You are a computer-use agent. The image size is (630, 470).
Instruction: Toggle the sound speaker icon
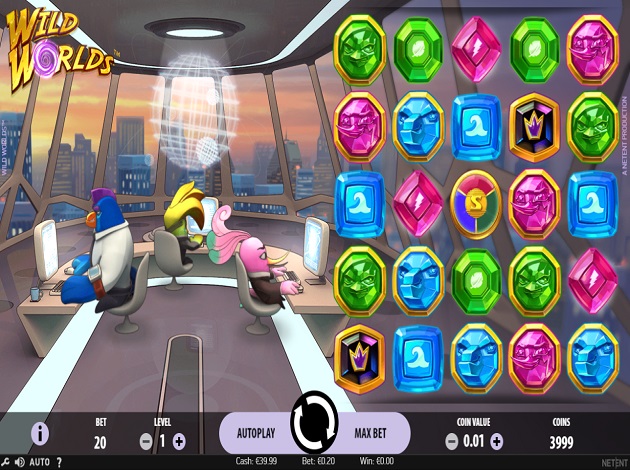point(19,462)
